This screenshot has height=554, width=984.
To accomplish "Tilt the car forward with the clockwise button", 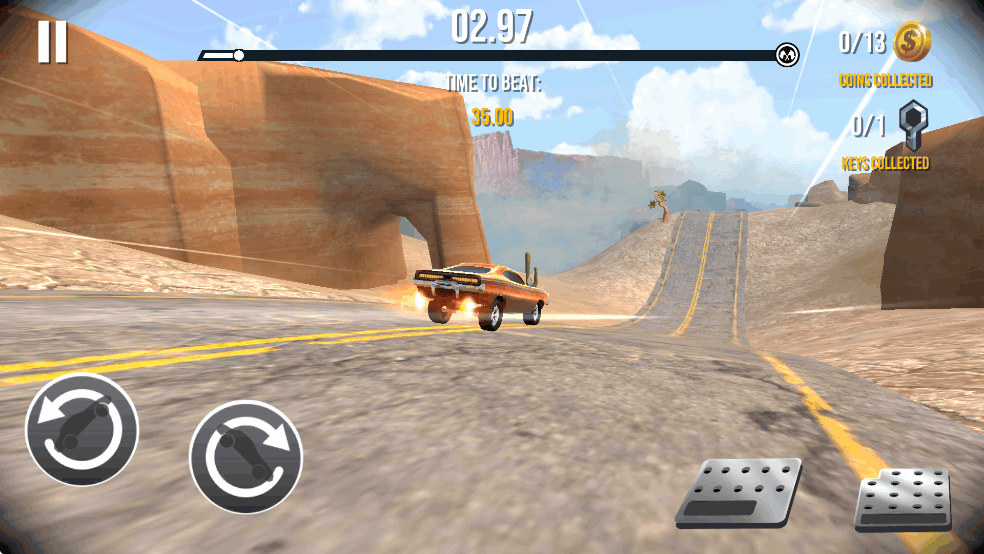I will pos(246,456).
